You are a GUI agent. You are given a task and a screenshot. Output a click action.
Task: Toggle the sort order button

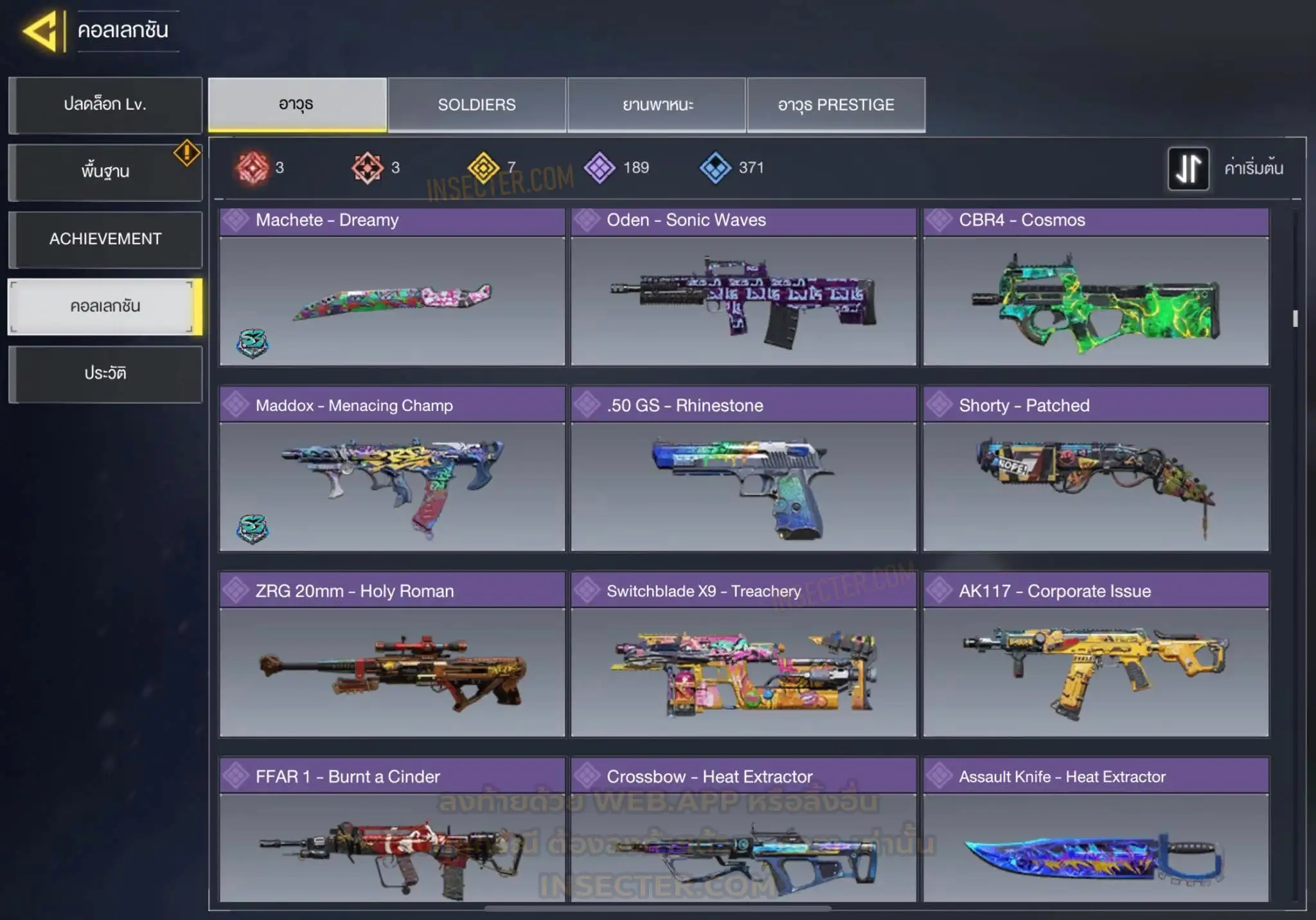point(1188,168)
